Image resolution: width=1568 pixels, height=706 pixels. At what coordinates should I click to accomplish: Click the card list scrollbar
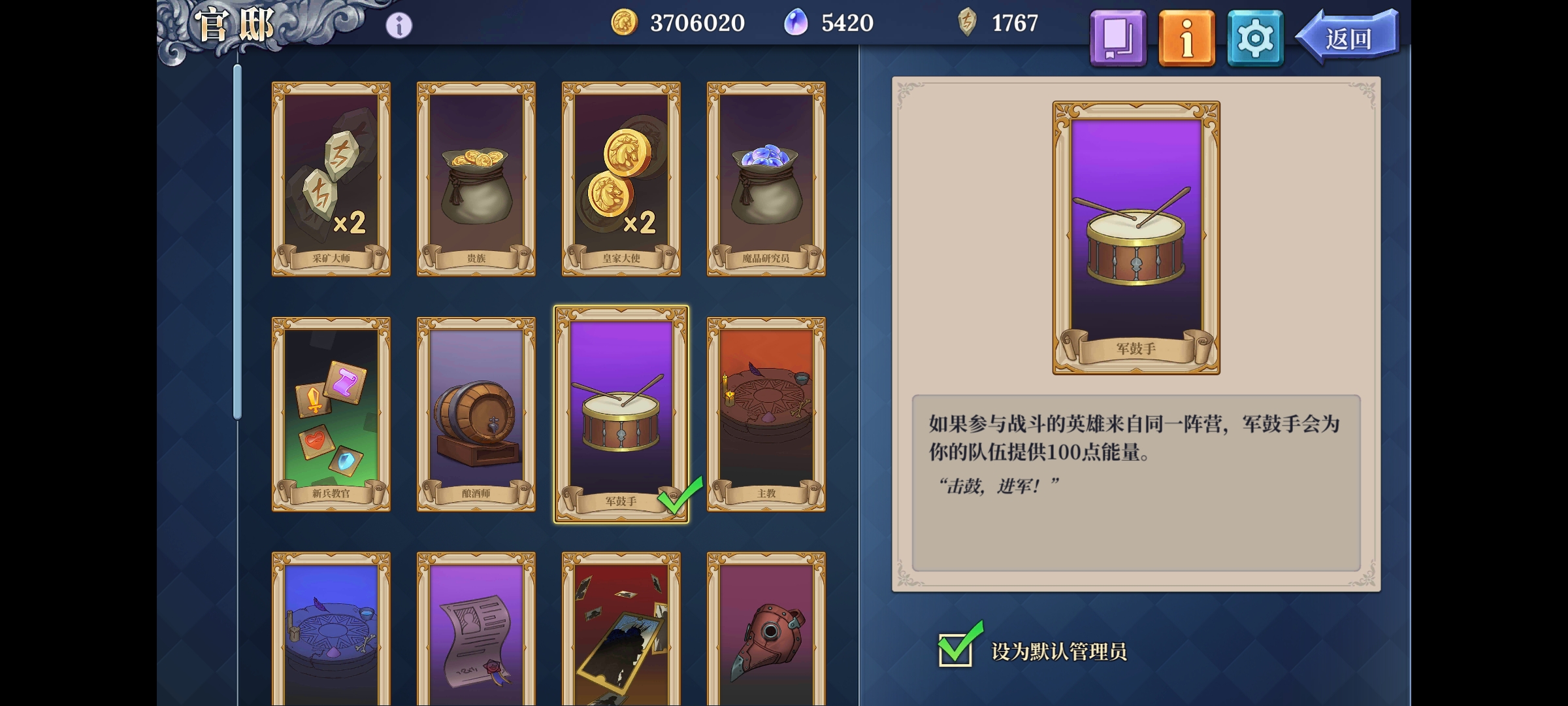(238, 242)
